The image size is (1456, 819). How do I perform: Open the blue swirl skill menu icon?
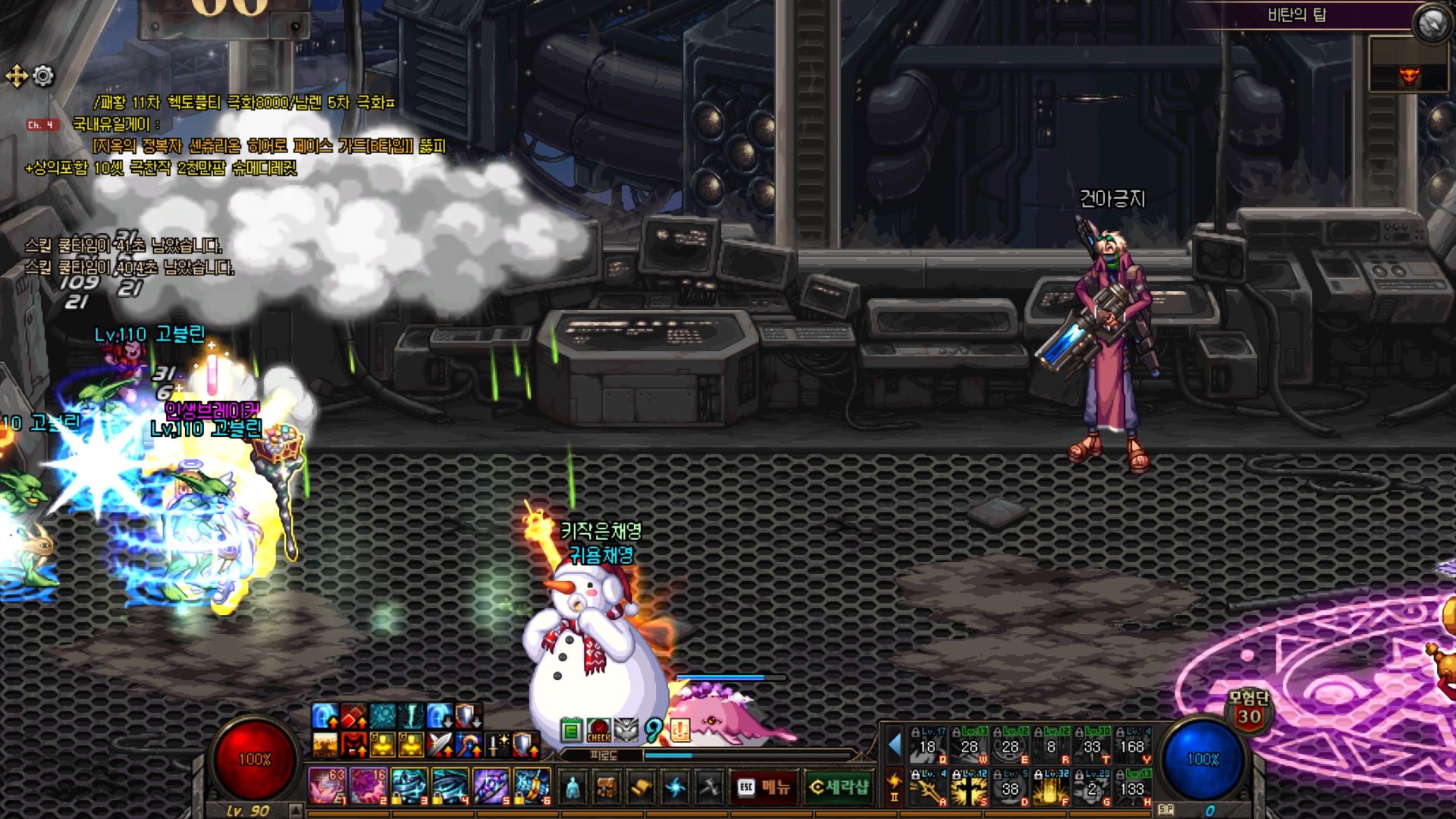[675, 787]
